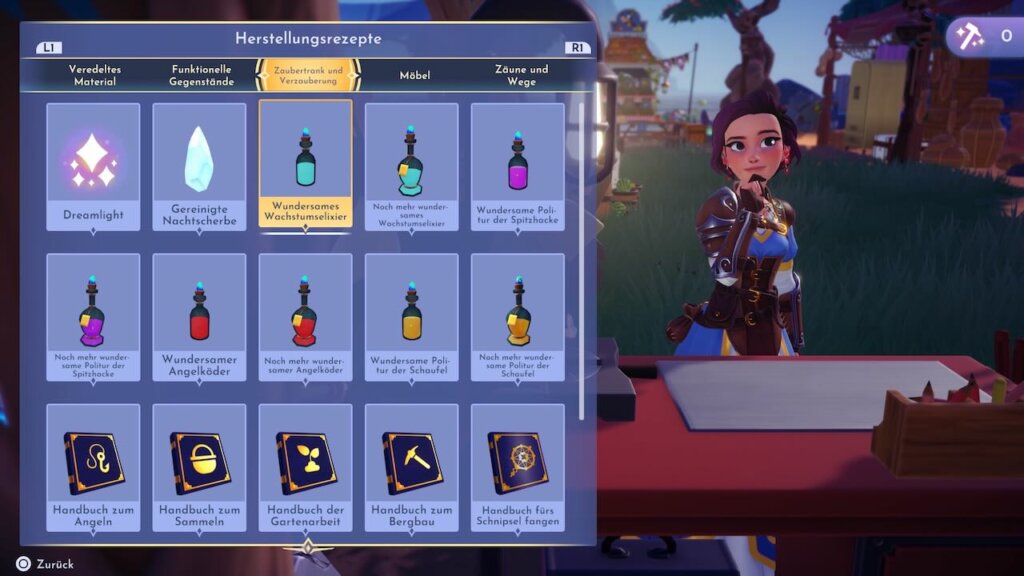This screenshot has height=576, width=1024.
Task: Select the highlighted Wundersames Wachstumselixier recipe
Action: (x=305, y=165)
